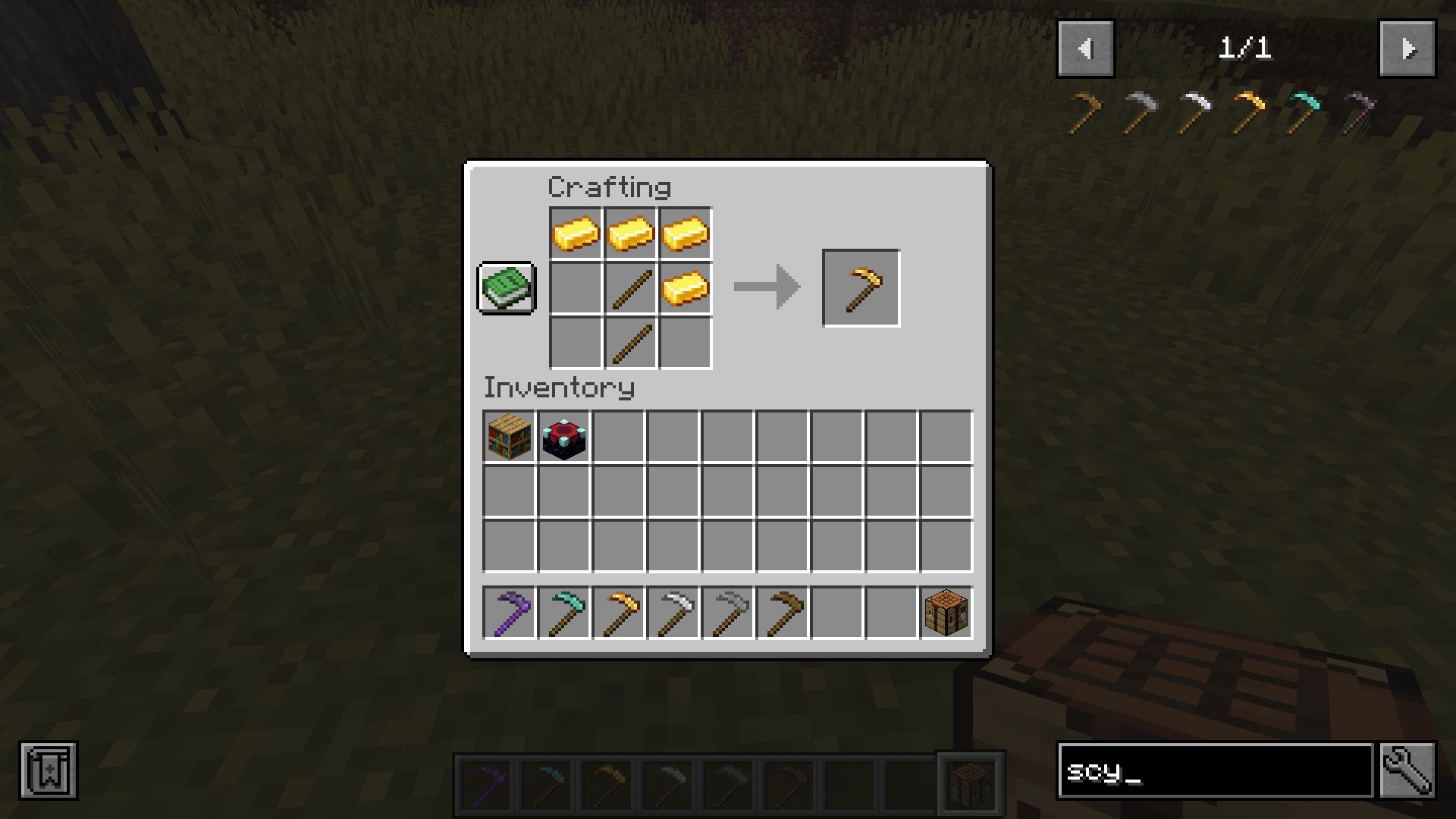Select the netherite scythe in the inventory hotbar

[510, 613]
